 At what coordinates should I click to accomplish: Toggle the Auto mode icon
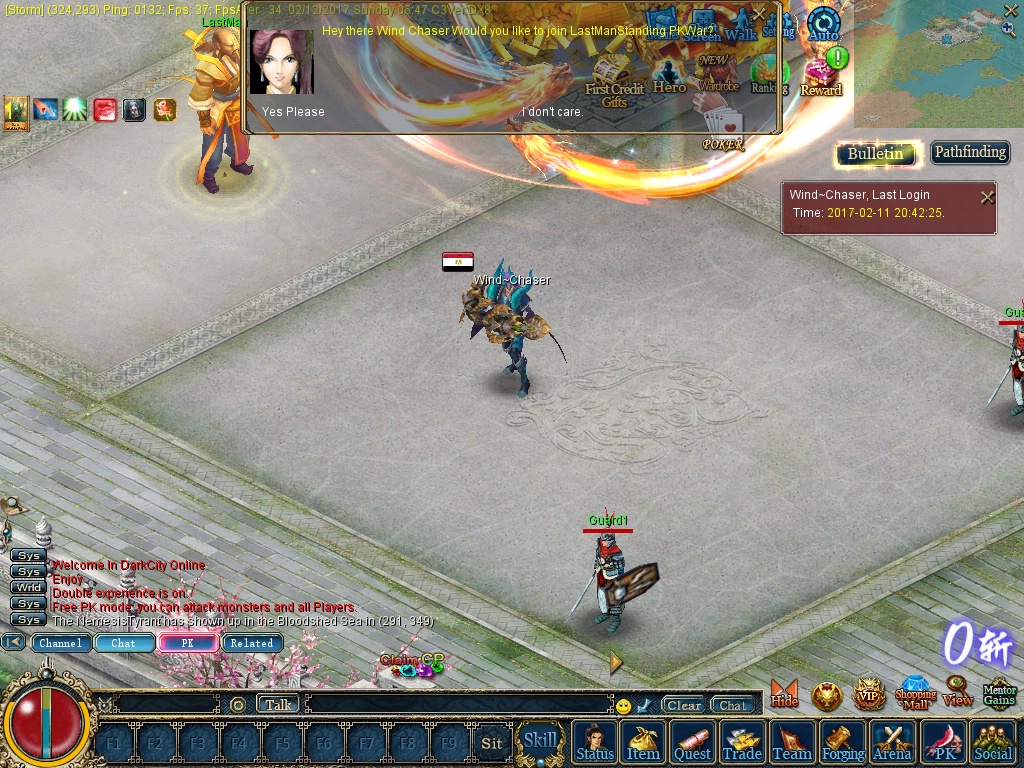pyautogui.click(x=823, y=24)
